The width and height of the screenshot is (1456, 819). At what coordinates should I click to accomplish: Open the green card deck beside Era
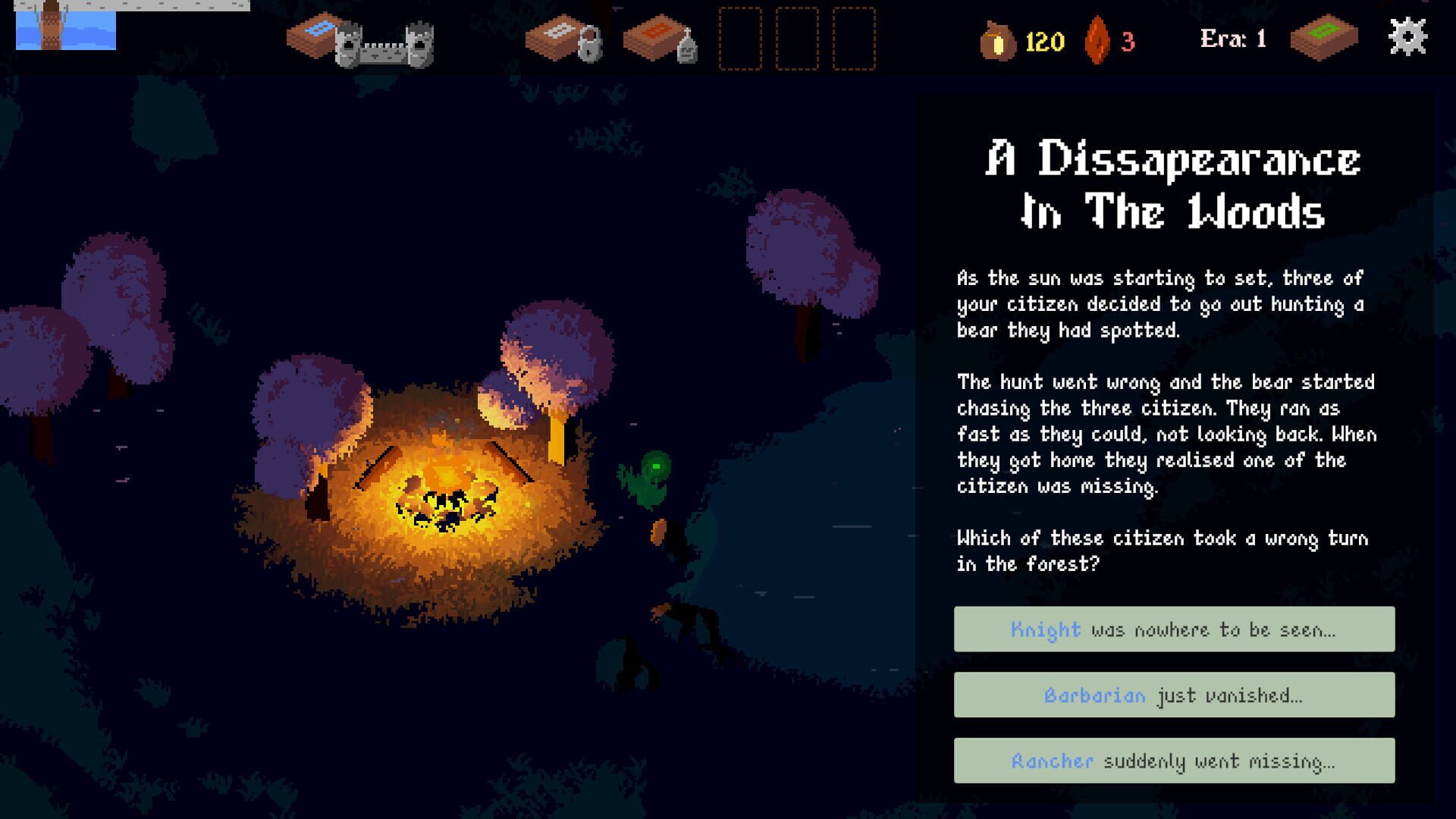(1323, 37)
